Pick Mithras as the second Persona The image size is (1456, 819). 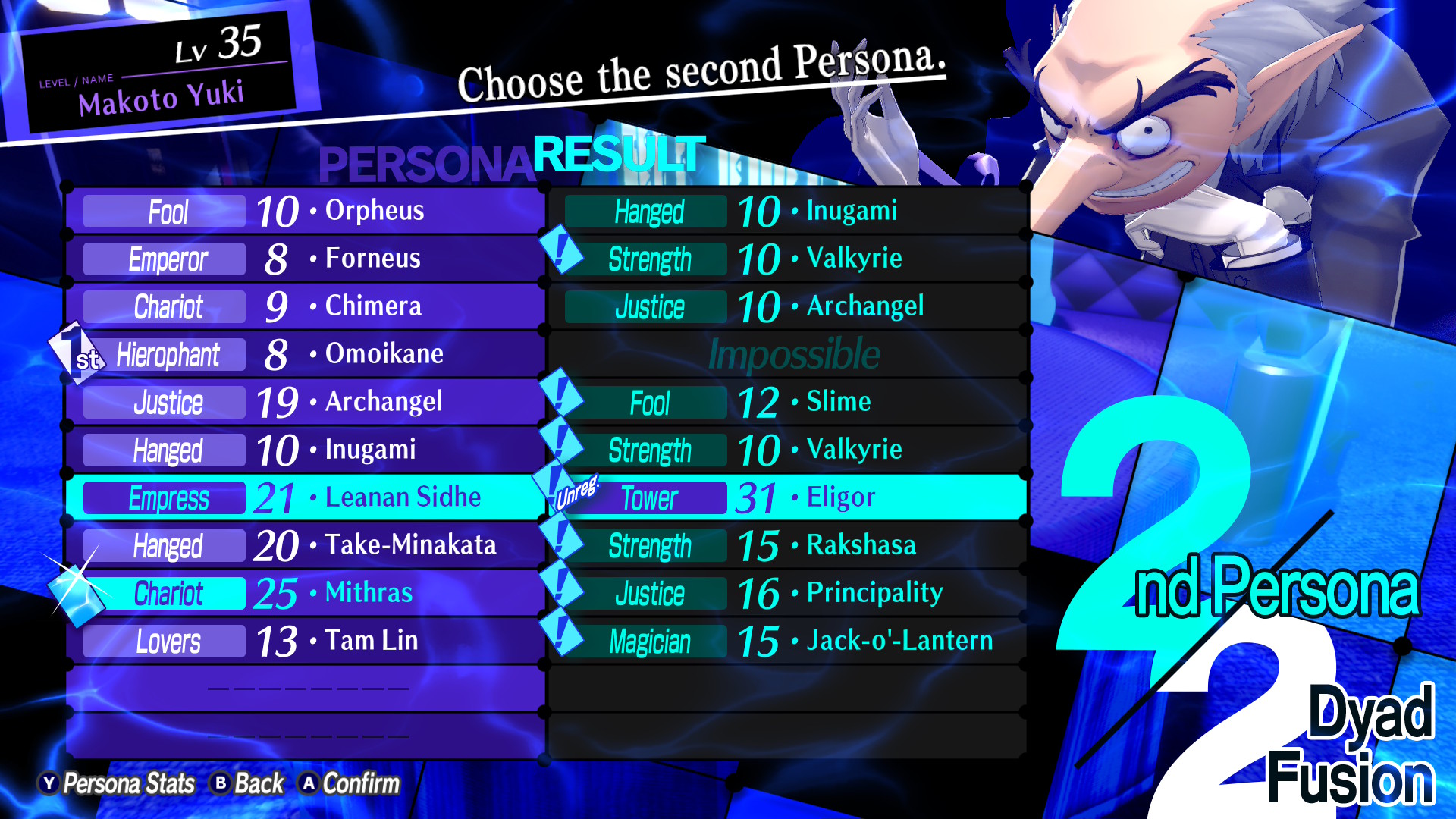[305, 593]
